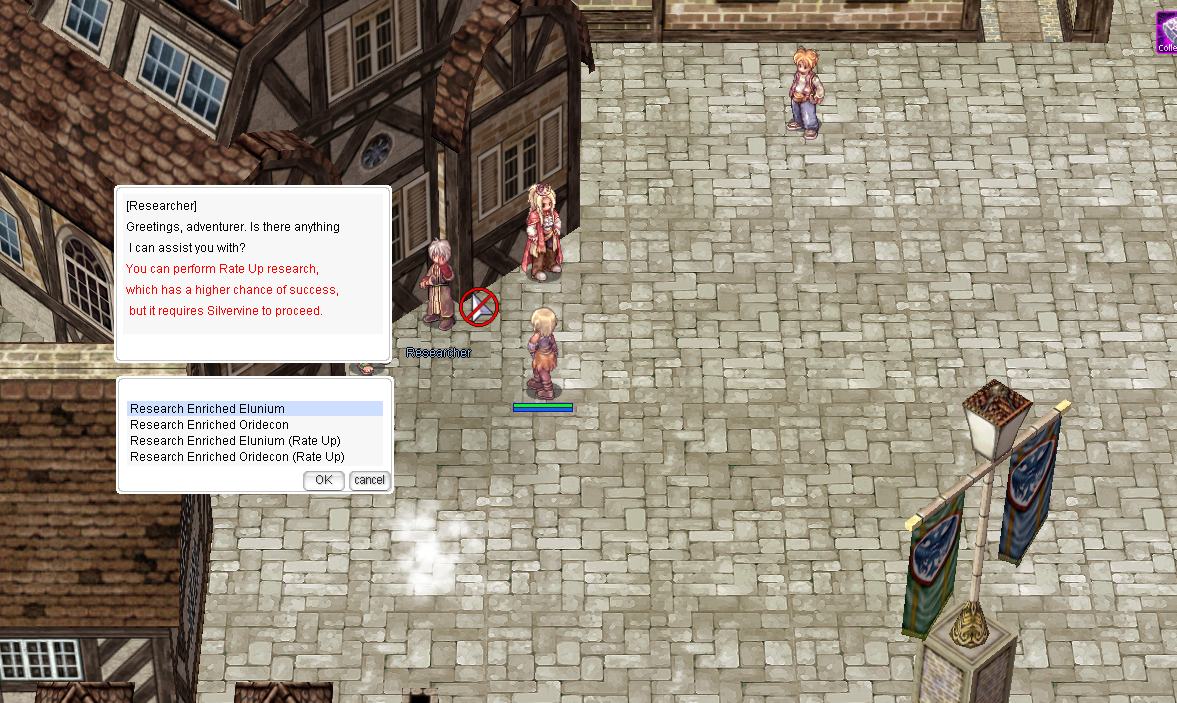This screenshot has height=703, width=1177.
Task: Pick Research Enriched Elunium (Rate Up)
Action: (236, 441)
